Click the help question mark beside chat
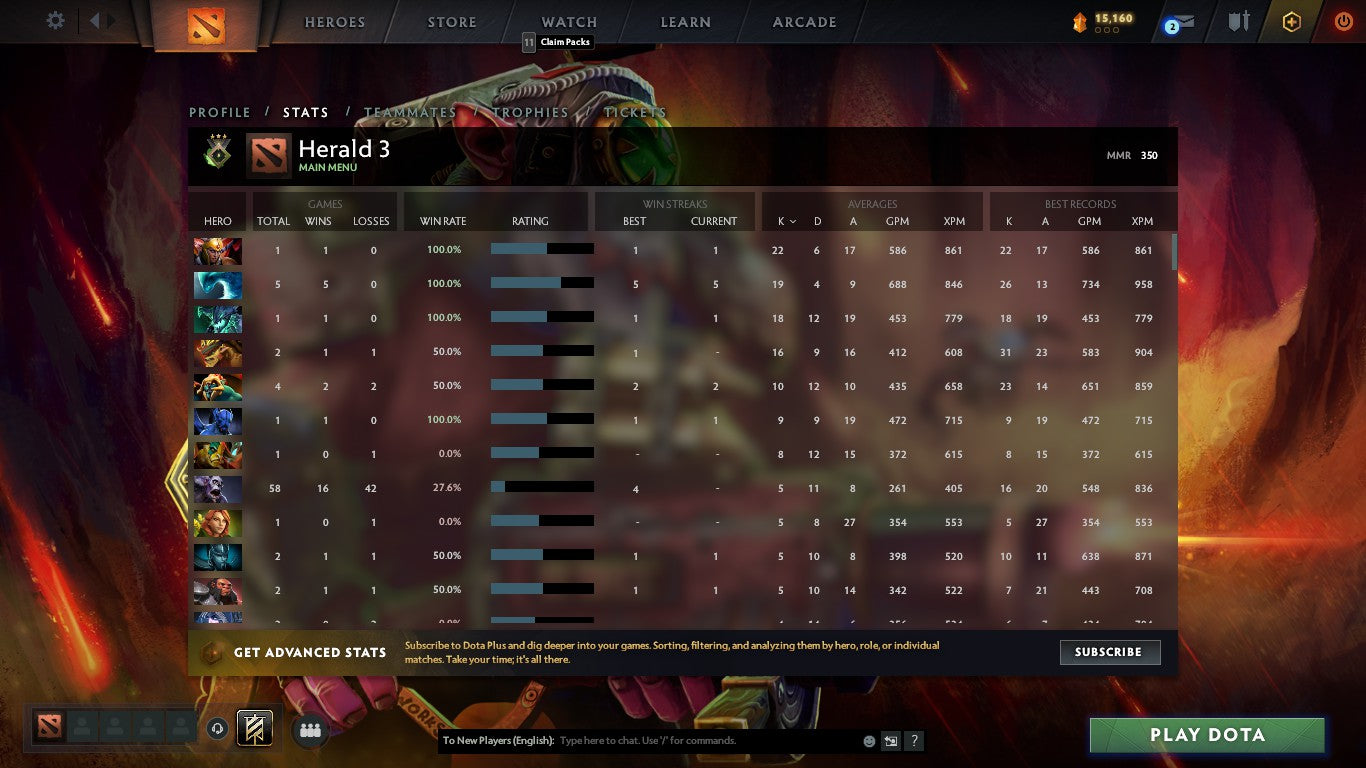Screen dimensions: 1366x768 (x=913, y=740)
